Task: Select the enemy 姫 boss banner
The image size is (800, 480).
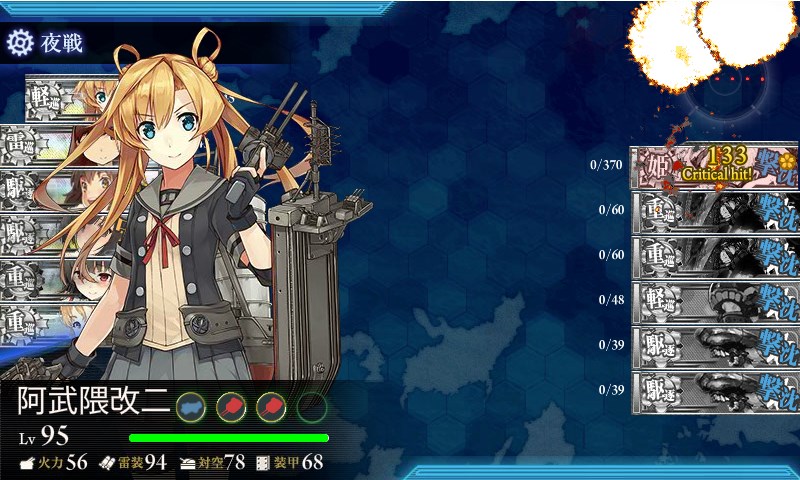Action: click(x=714, y=167)
